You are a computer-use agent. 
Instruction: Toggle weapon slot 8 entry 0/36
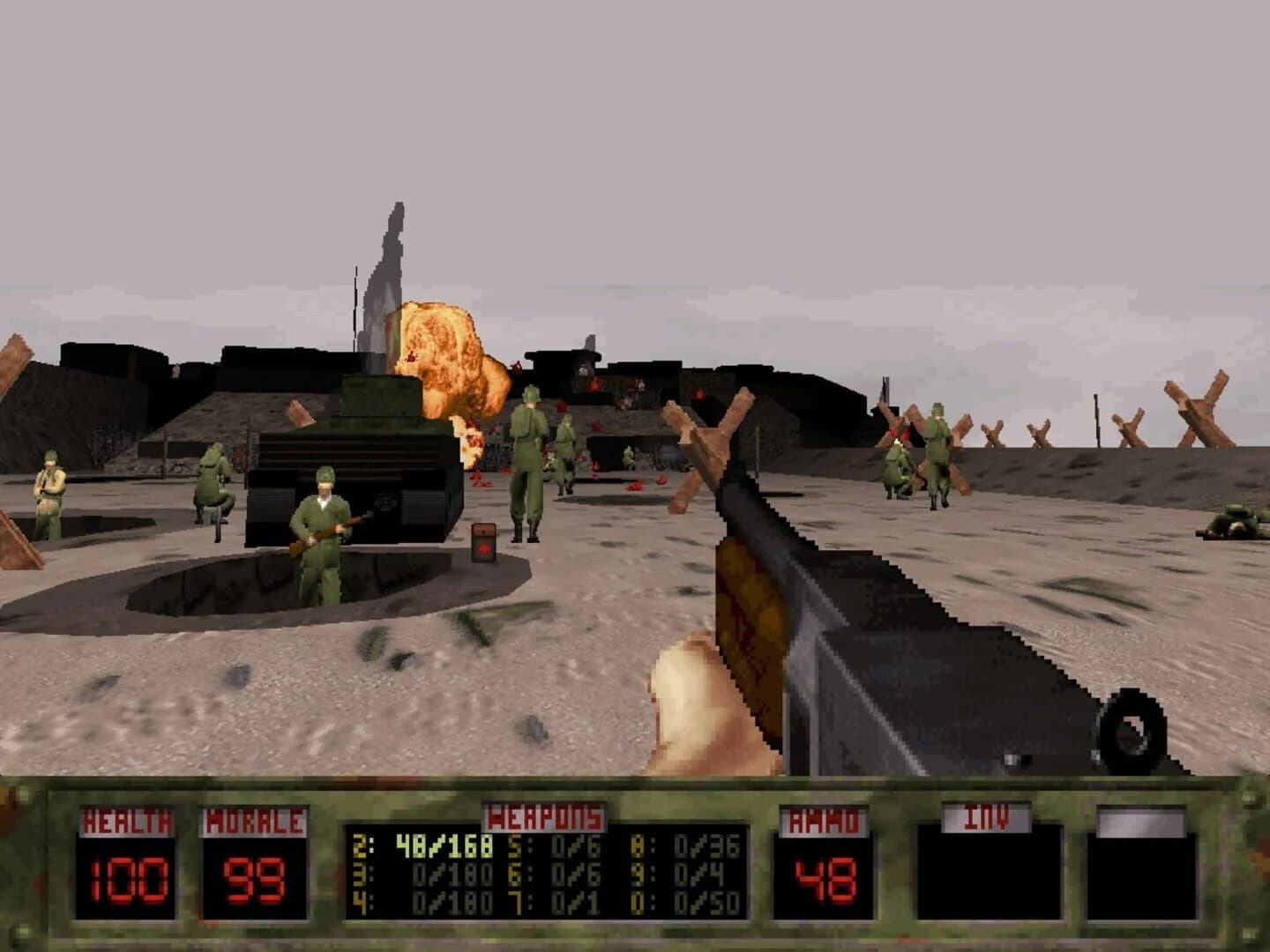point(684,844)
